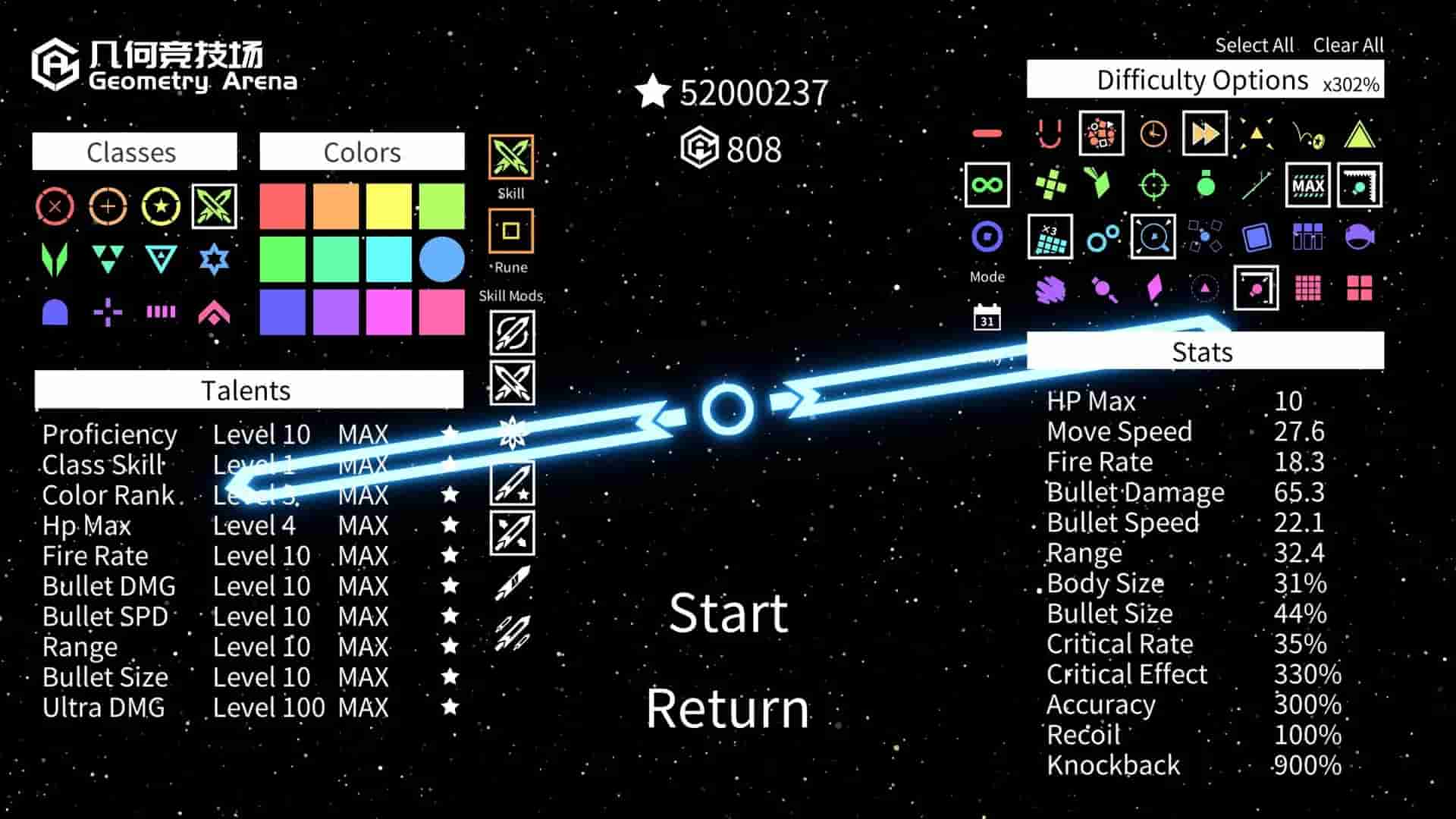The image size is (1456, 819).
Task: Choose the pink color swatch
Action: pyautogui.click(x=441, y=312)
